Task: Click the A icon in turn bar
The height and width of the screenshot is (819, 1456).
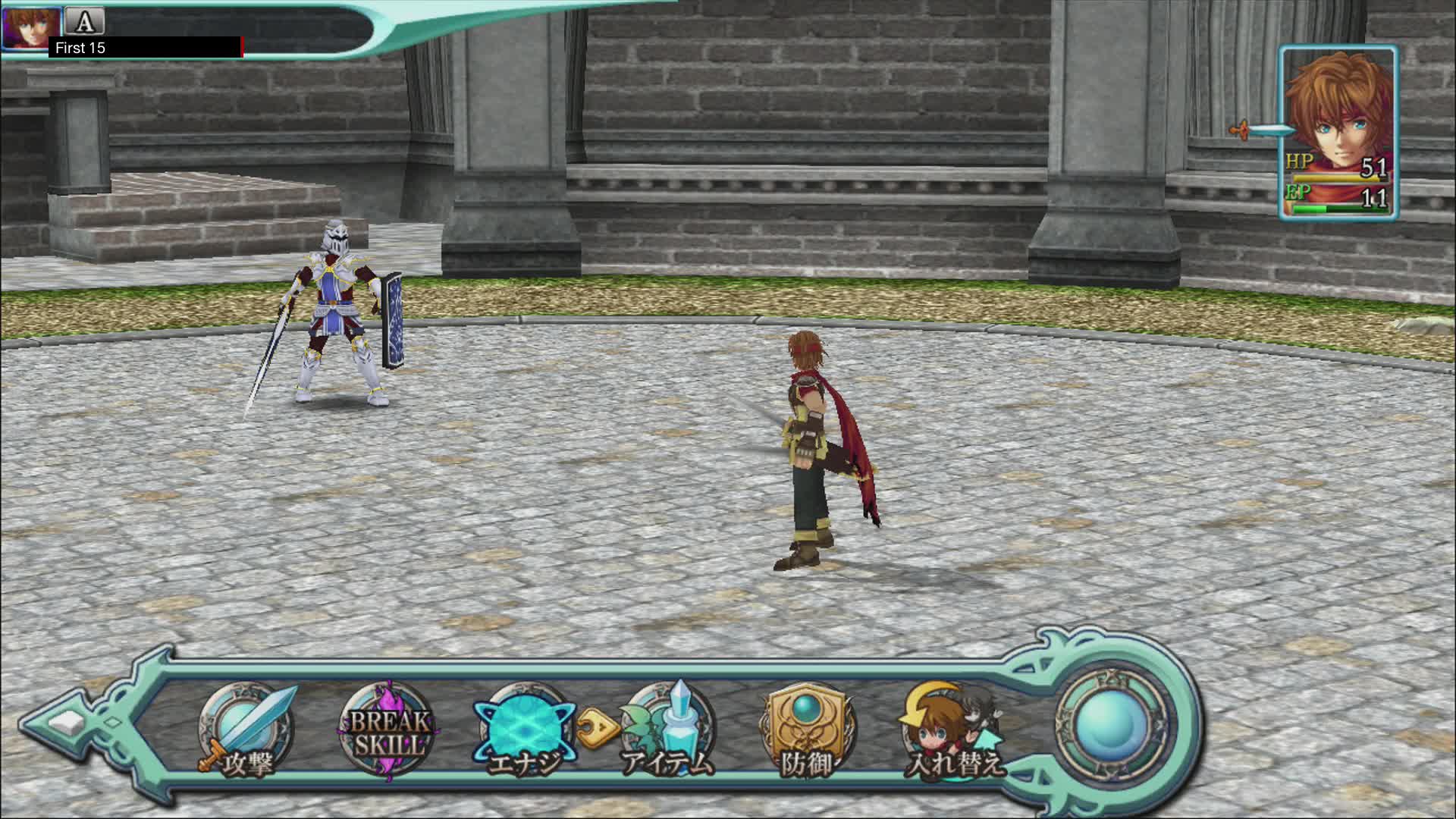Action: click(x=85, y=21)
